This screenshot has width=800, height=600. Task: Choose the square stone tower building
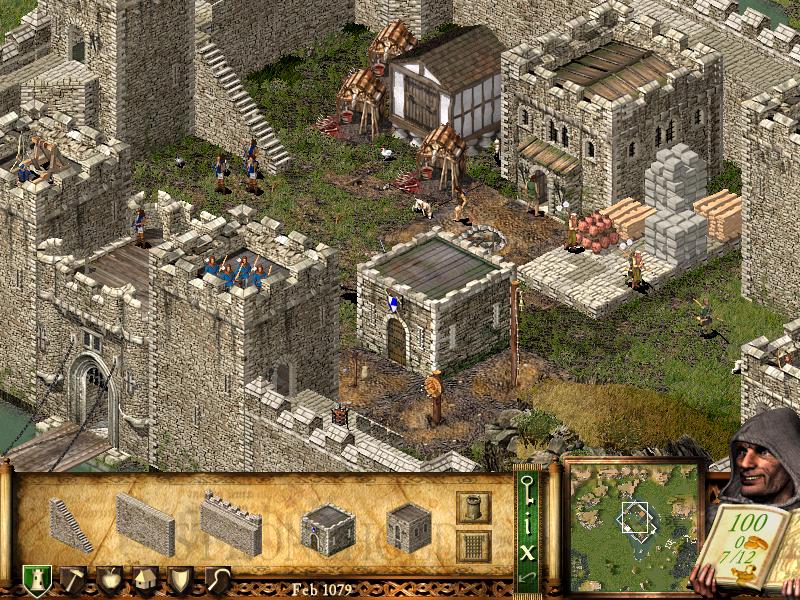coord(408,526)
